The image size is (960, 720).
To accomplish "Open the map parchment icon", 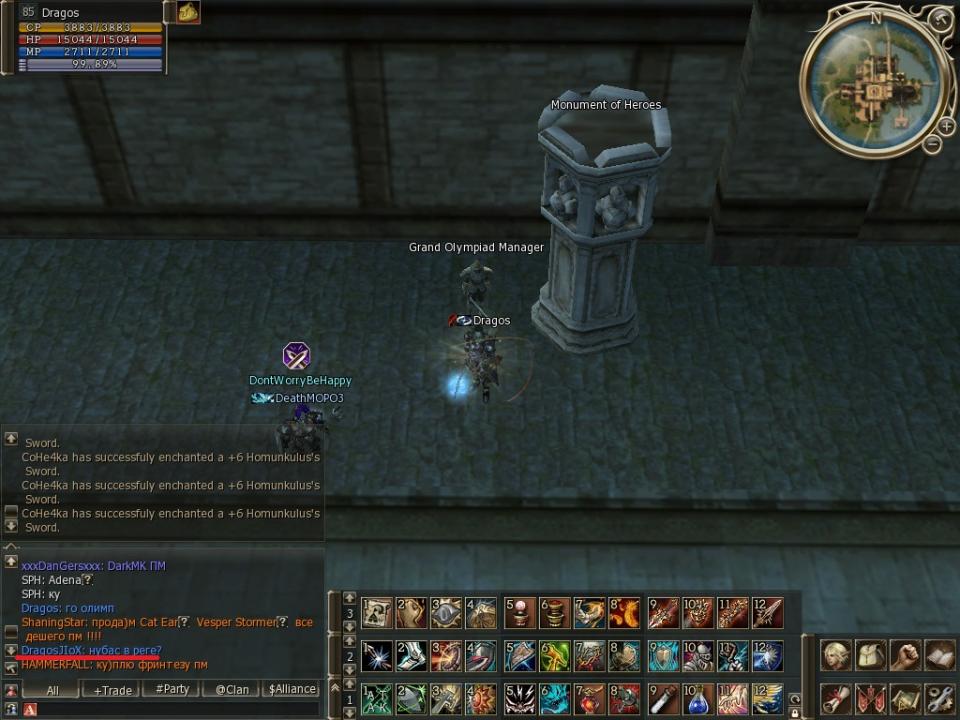I will point(905,697).
